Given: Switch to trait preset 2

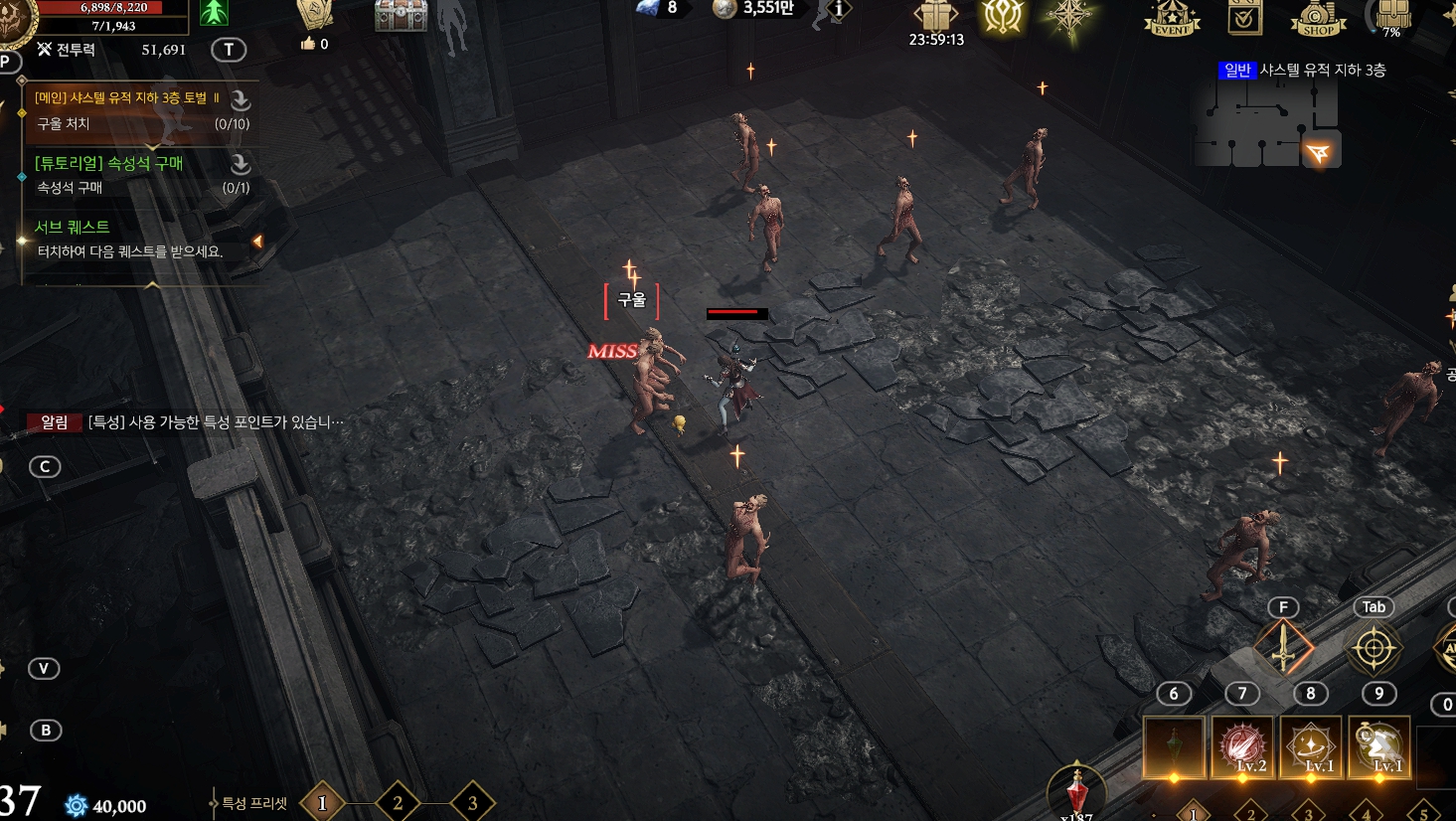Looking at the screenshot, I should 398,803.
